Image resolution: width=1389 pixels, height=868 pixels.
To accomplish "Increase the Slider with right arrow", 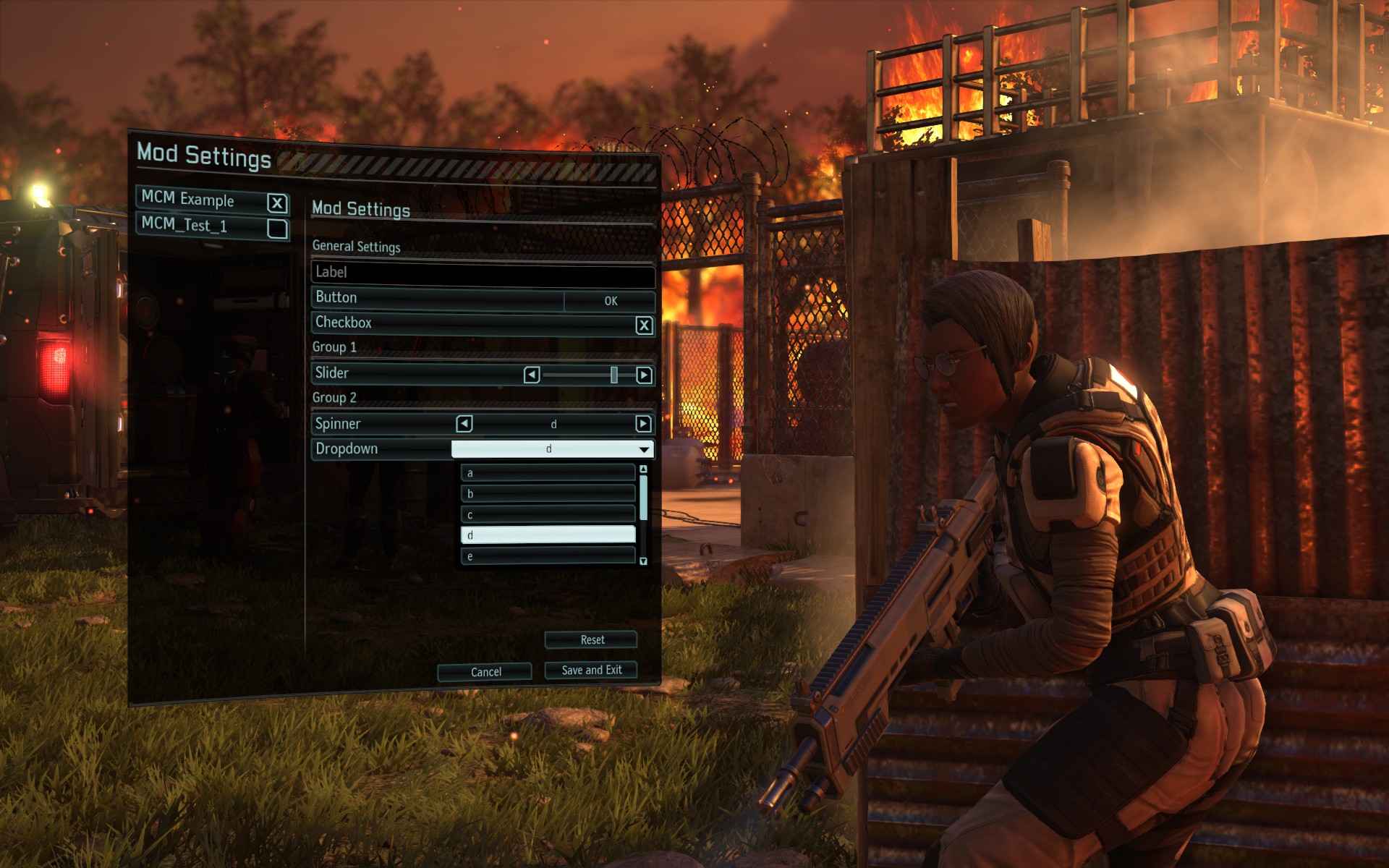I will tap(643, 375).
